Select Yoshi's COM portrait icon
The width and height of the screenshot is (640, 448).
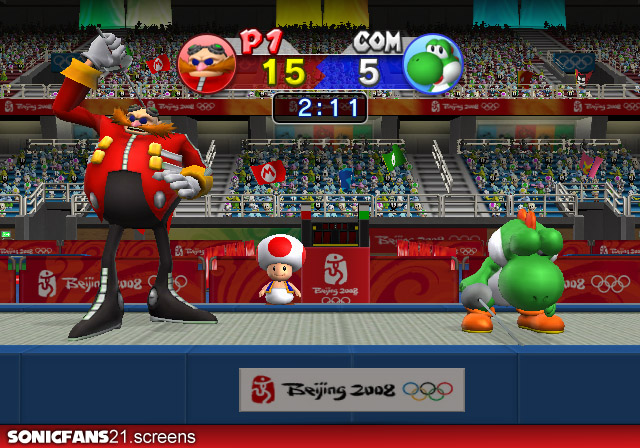[432, 64]
